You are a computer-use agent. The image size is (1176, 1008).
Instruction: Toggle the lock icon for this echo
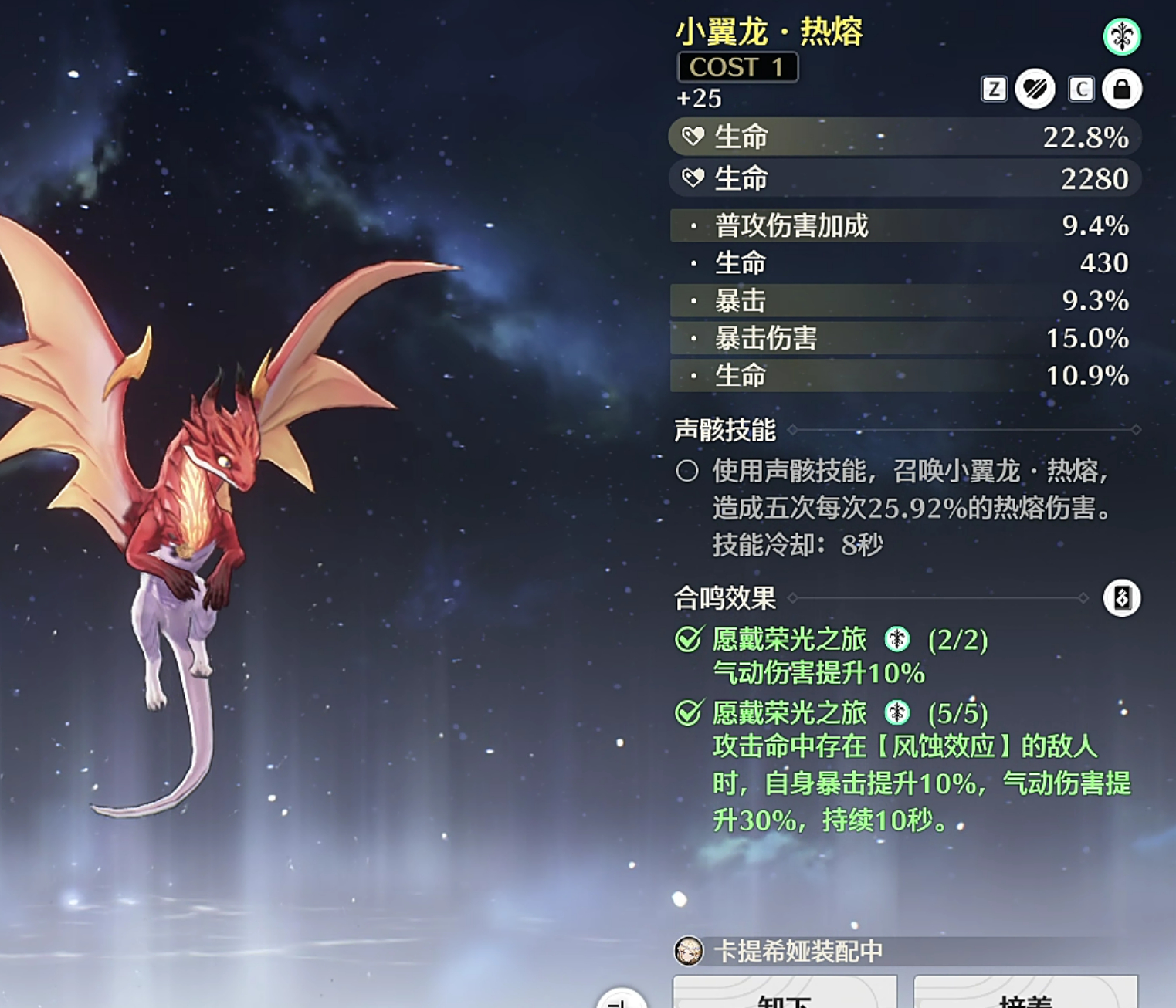point(1121,90)
